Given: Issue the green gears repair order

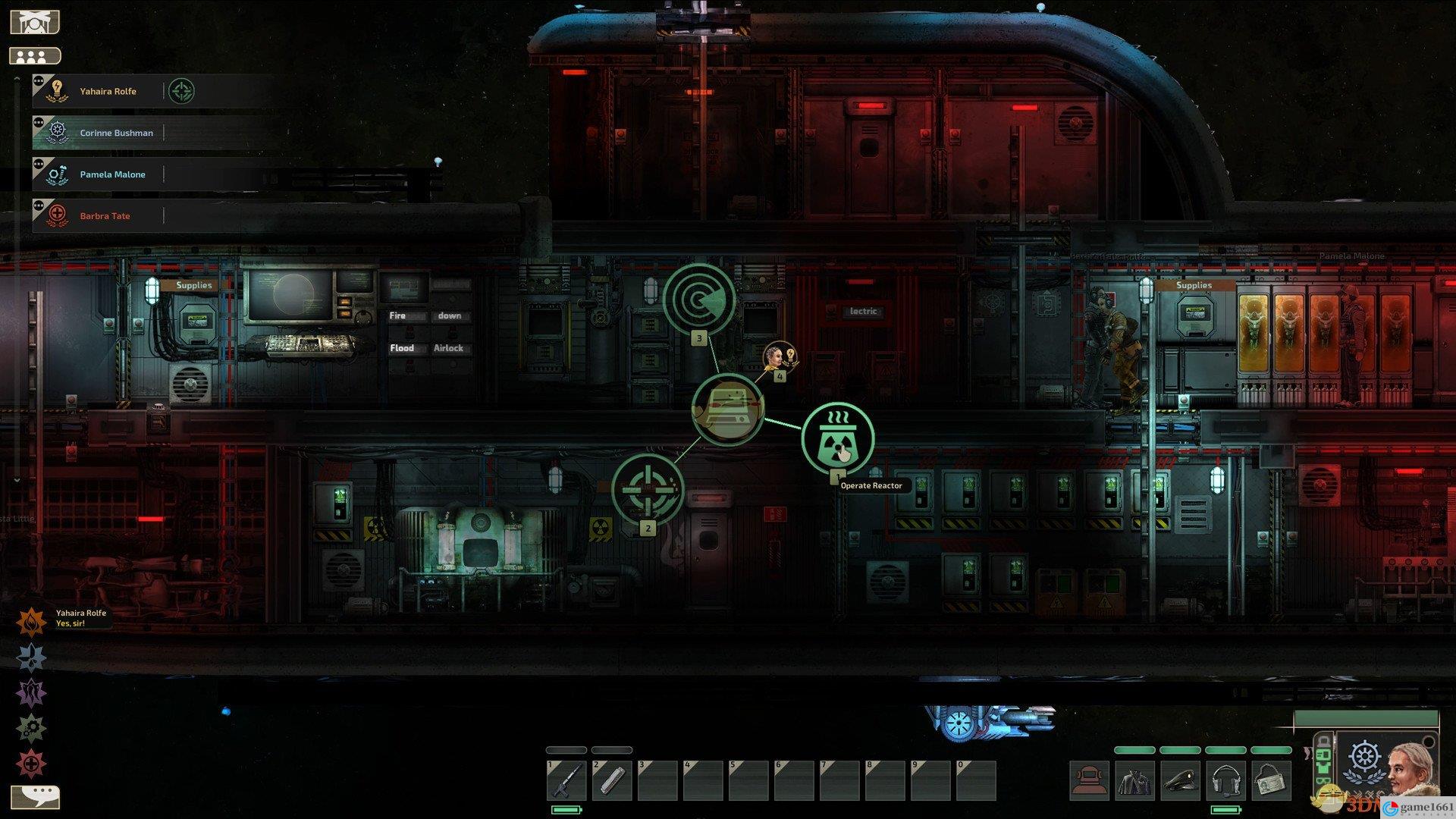Looking at the screenshot, I should click(x=31, y=728).
